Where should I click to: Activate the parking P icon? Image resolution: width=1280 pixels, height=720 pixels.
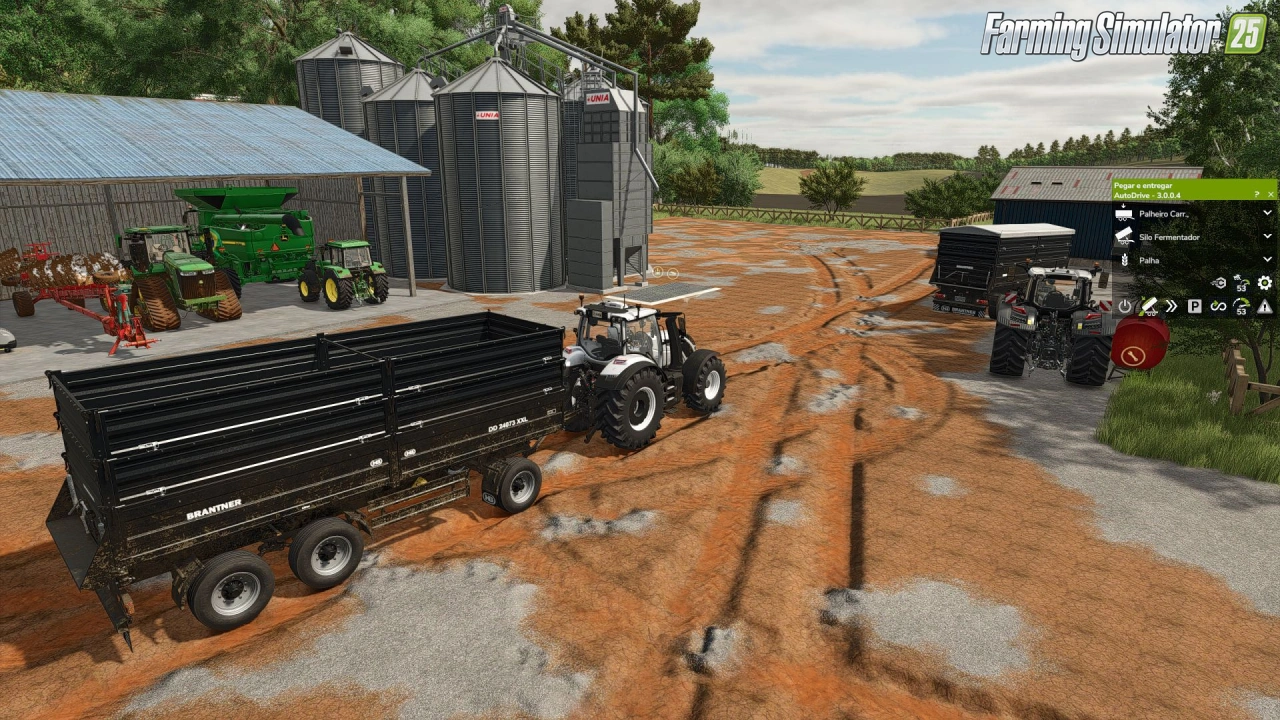coord(1194,306)
